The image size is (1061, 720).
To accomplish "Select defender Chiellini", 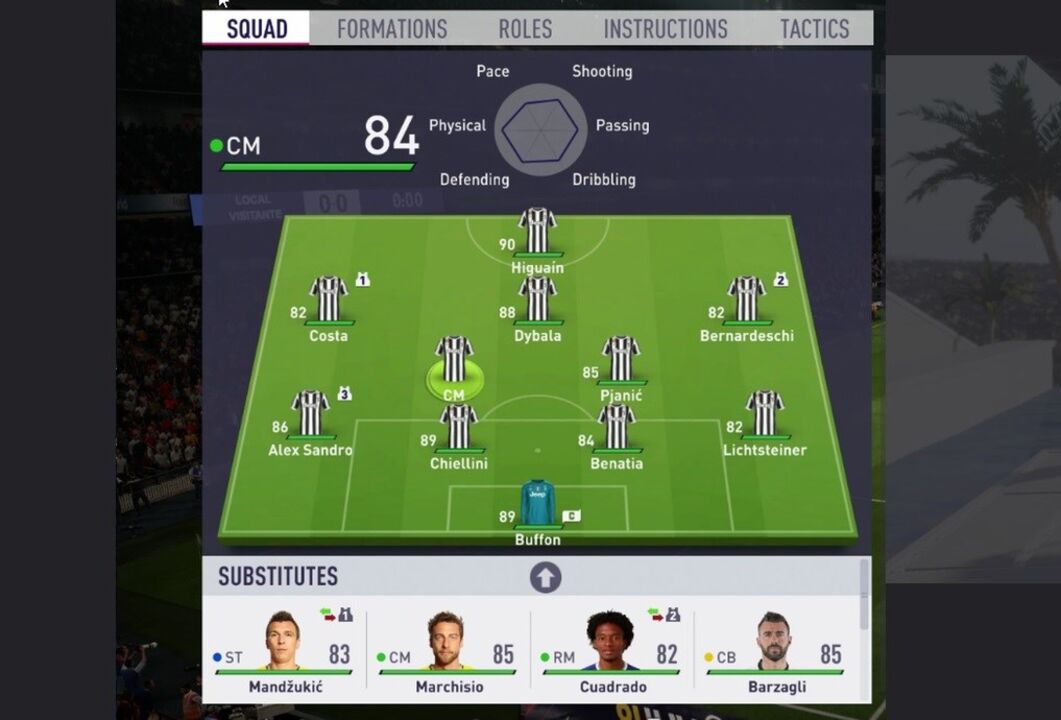I will 458,428.
